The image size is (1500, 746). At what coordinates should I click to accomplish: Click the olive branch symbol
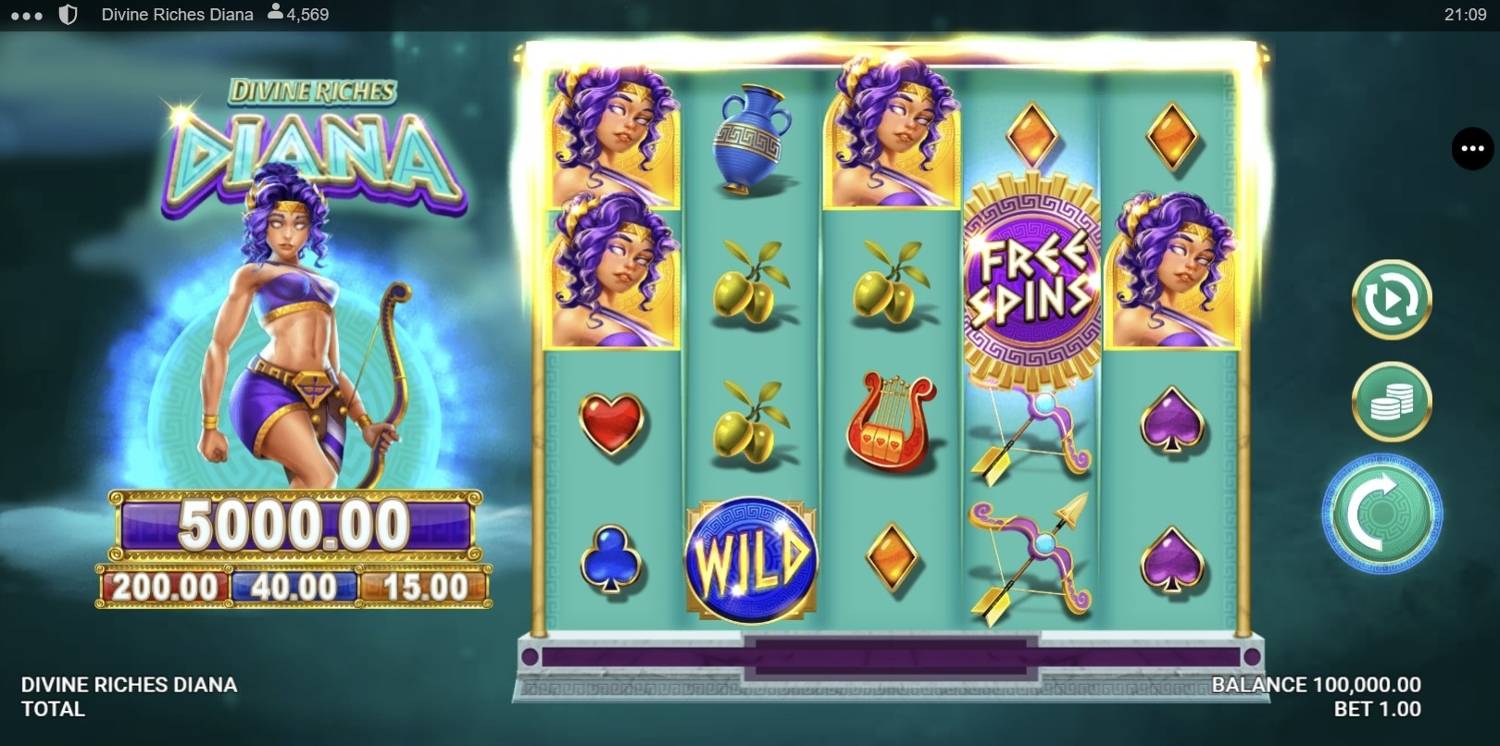point(753,285)
